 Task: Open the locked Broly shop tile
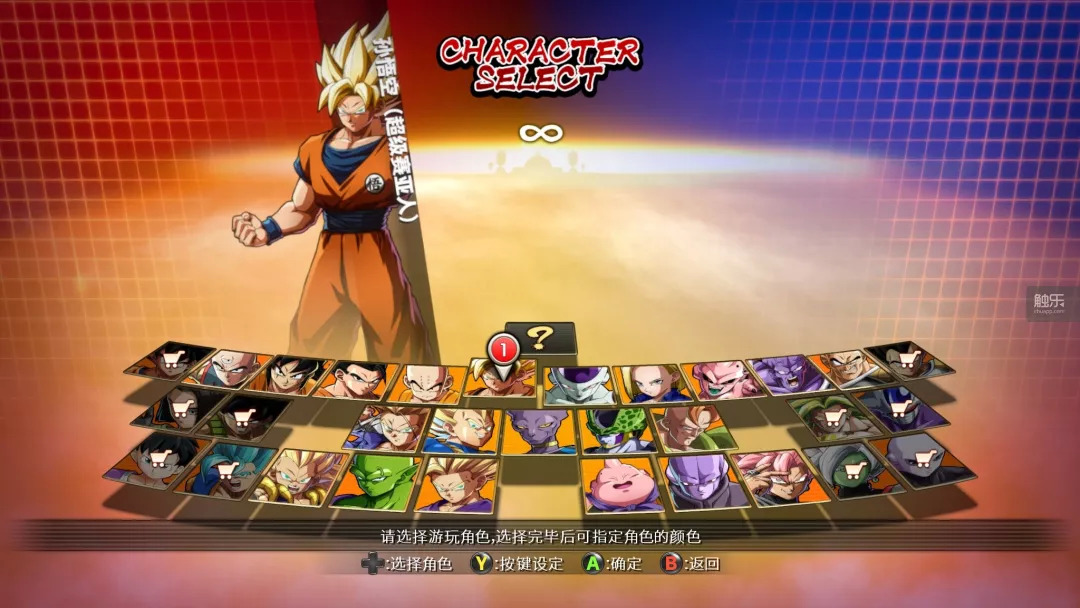tap(832, 417)
